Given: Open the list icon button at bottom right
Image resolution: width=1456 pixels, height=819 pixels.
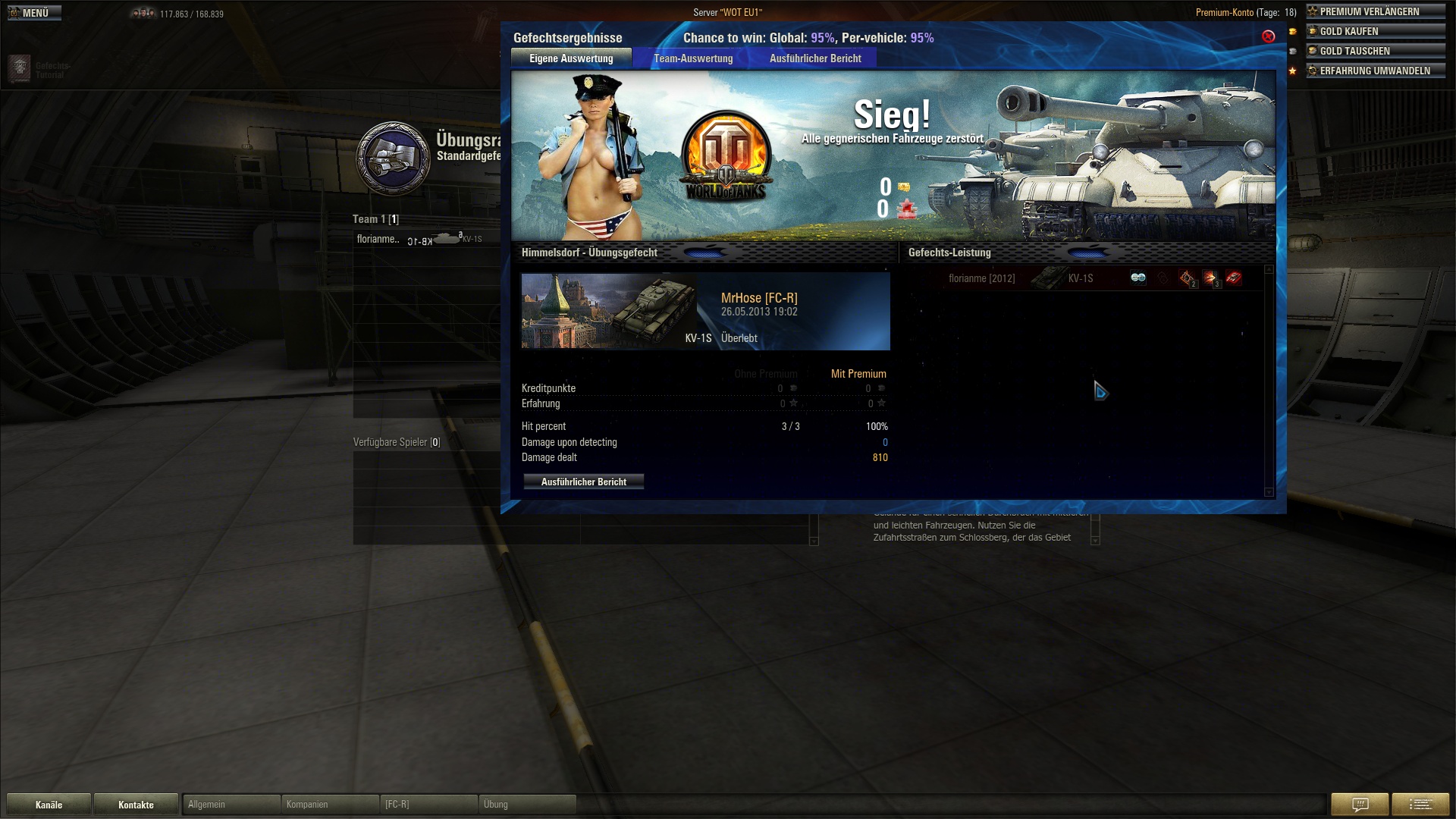Looking at the screenshot, I should click(x=1420, y=805).
